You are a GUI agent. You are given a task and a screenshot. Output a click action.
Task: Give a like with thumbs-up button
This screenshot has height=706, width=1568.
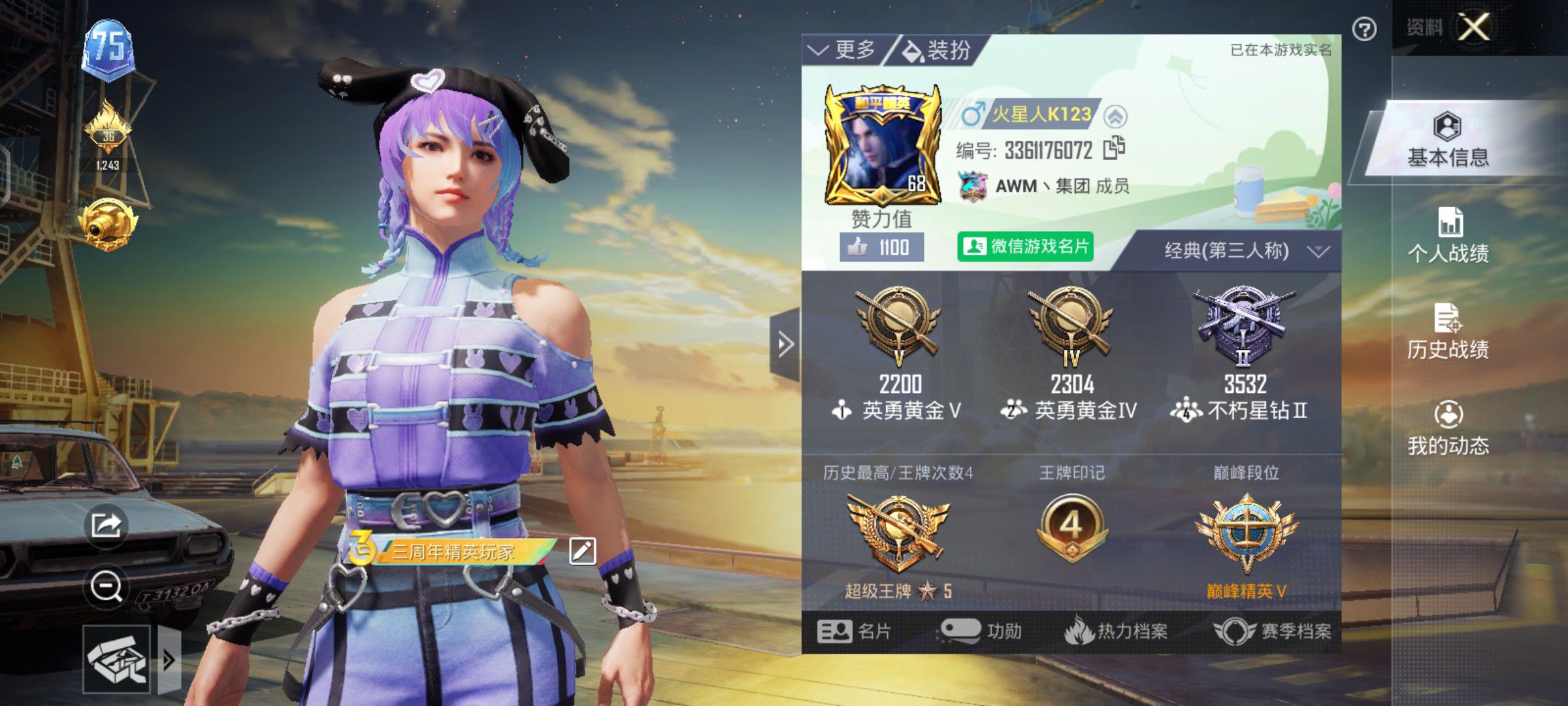pos(881,247)
